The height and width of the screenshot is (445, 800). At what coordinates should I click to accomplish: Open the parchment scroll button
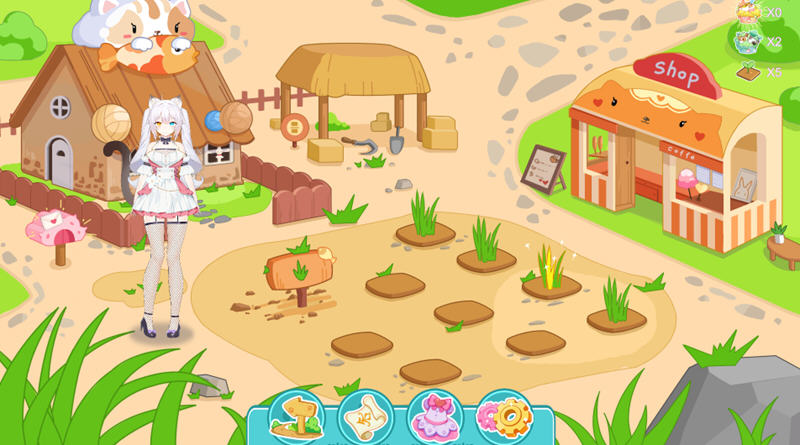365,417
